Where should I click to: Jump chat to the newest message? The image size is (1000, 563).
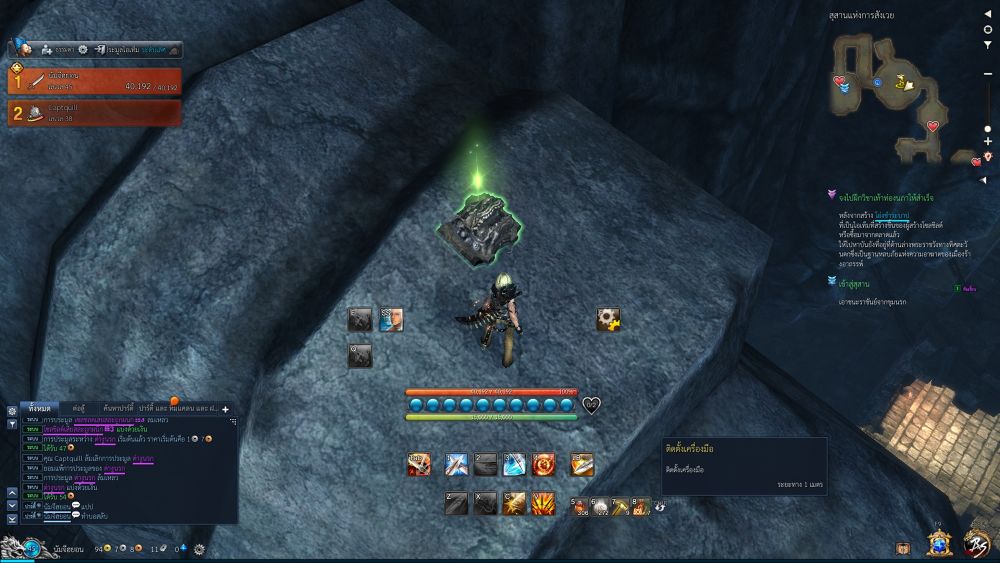coord(12,518)
